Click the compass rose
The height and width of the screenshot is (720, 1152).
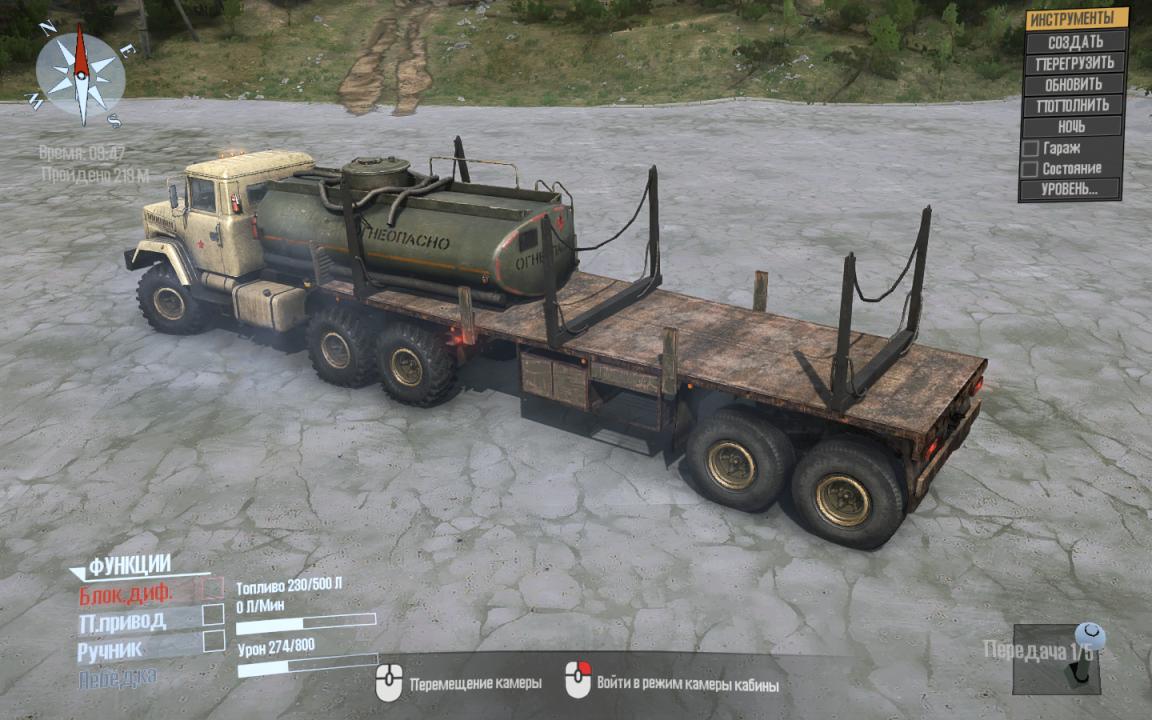pyautogui.click(x=80, y=75)
